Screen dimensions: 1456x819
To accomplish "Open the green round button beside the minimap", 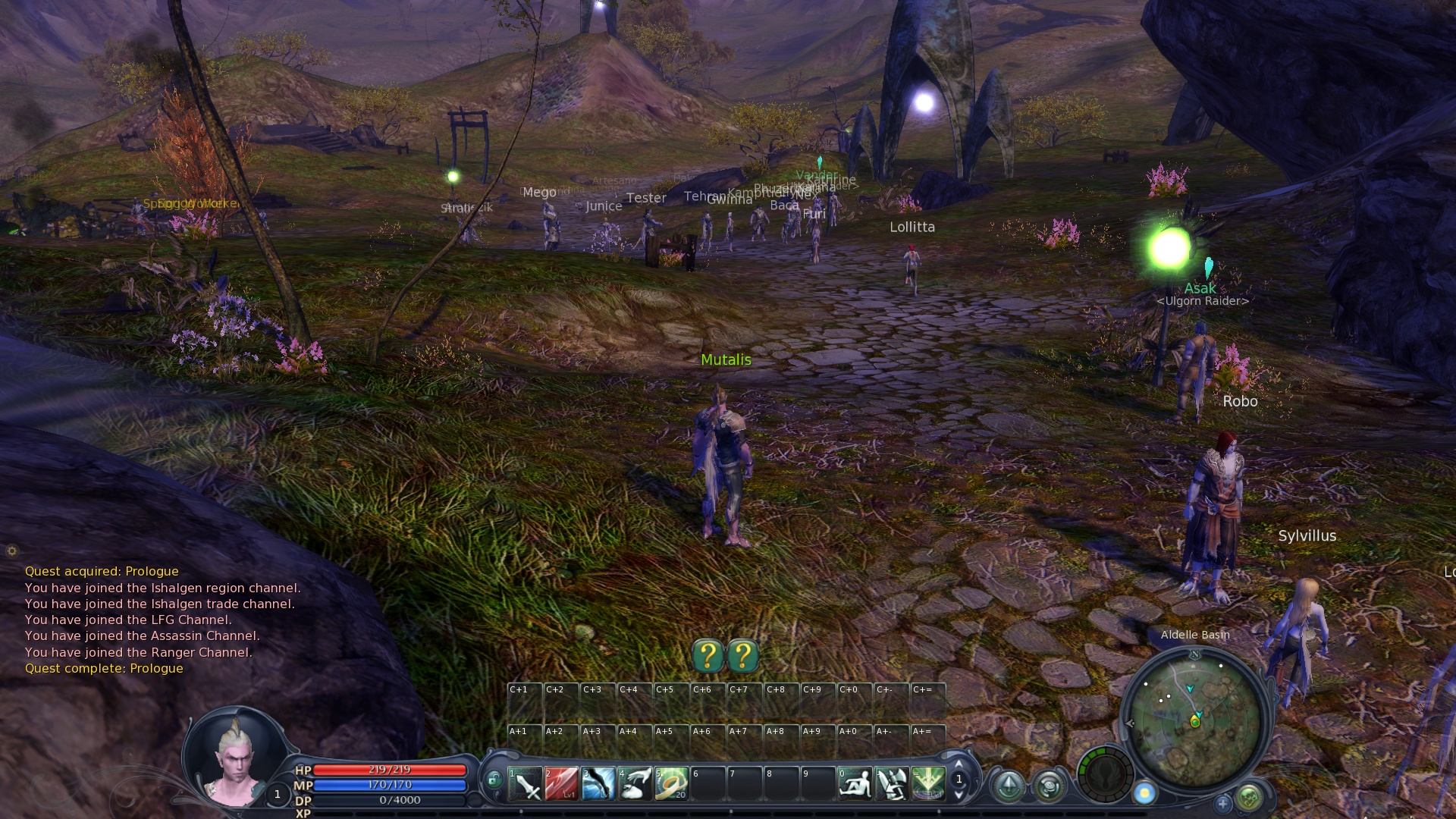I will [1249, 797].
